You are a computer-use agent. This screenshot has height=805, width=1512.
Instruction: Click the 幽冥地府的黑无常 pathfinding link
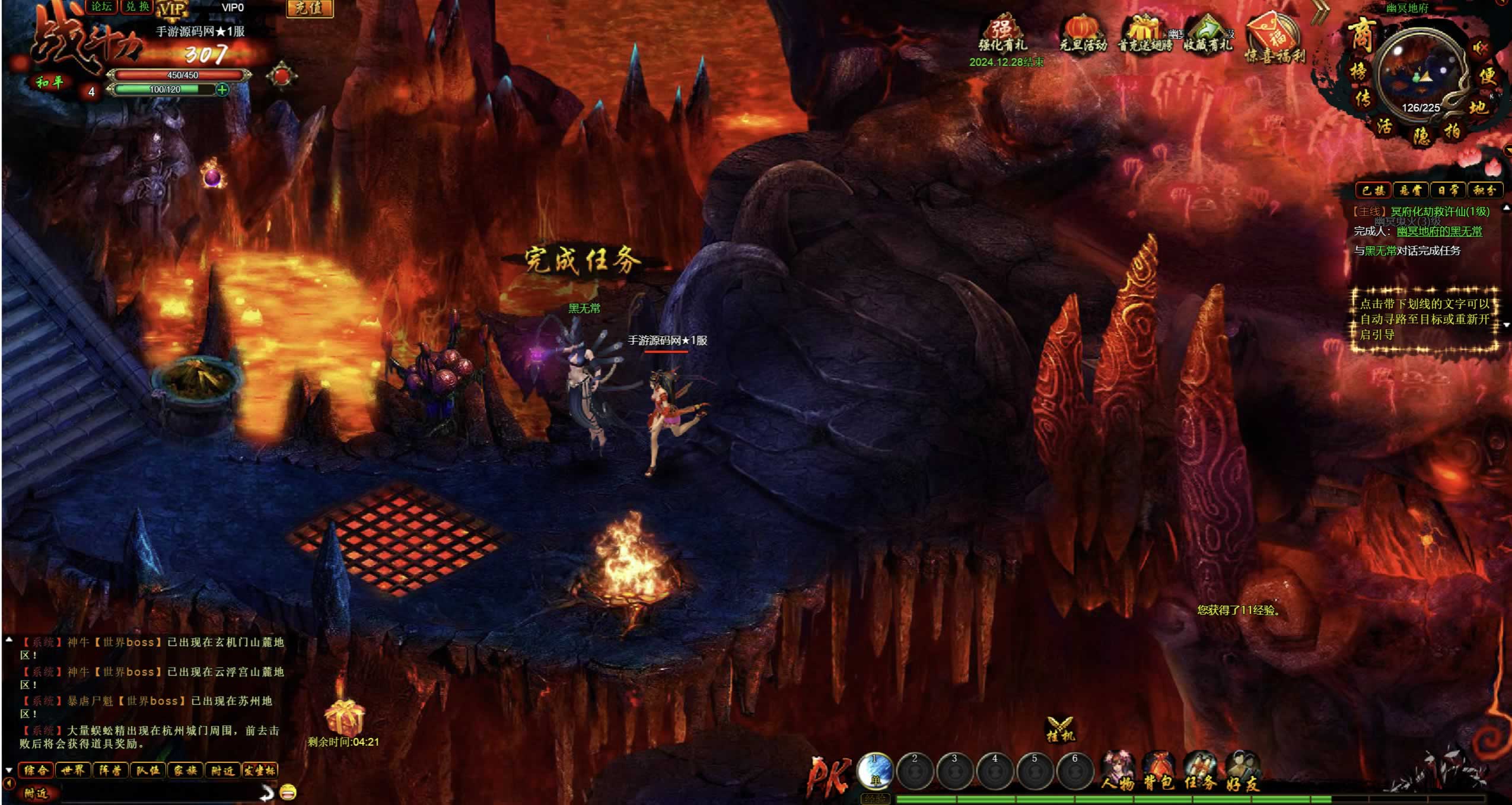pos(1439,231)
